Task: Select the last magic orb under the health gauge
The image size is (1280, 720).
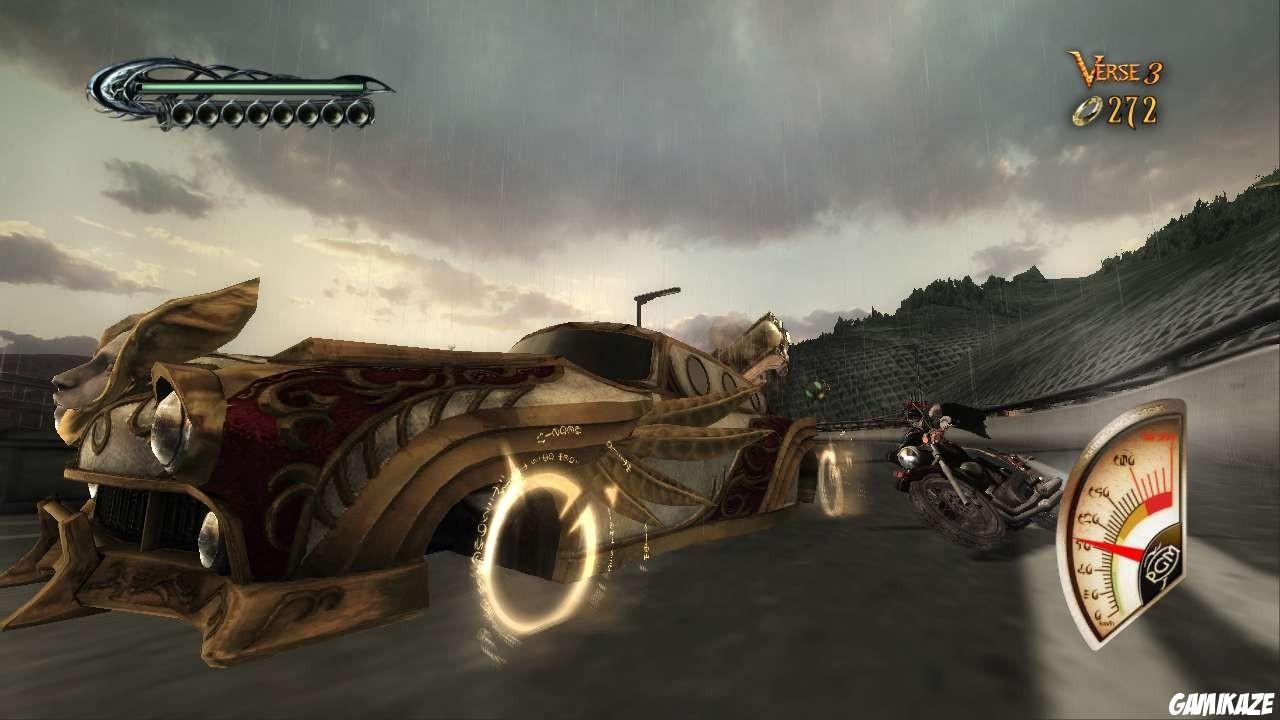Action: coord(358,115)
